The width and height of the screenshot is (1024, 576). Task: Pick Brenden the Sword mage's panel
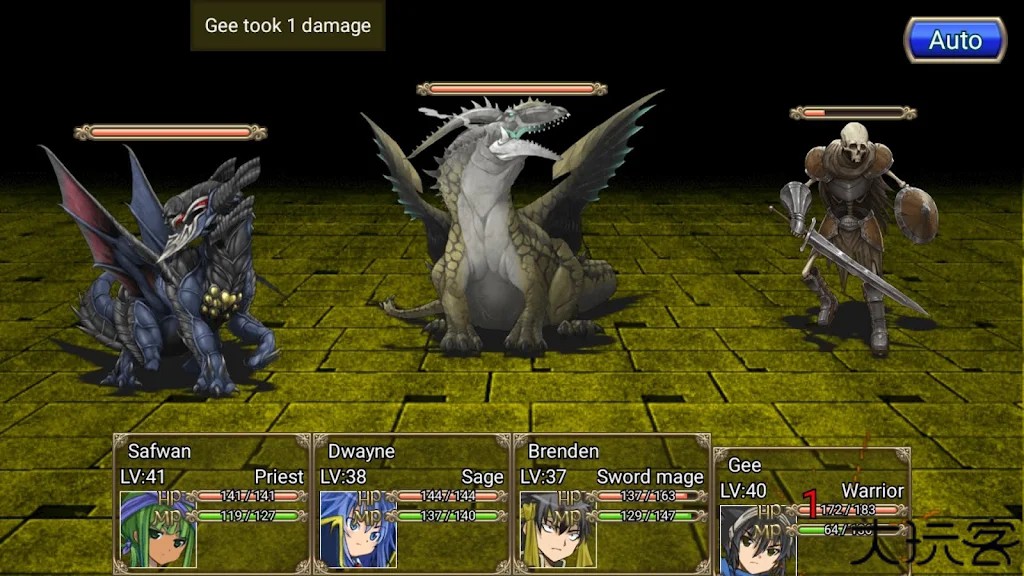tap(612, 503)
